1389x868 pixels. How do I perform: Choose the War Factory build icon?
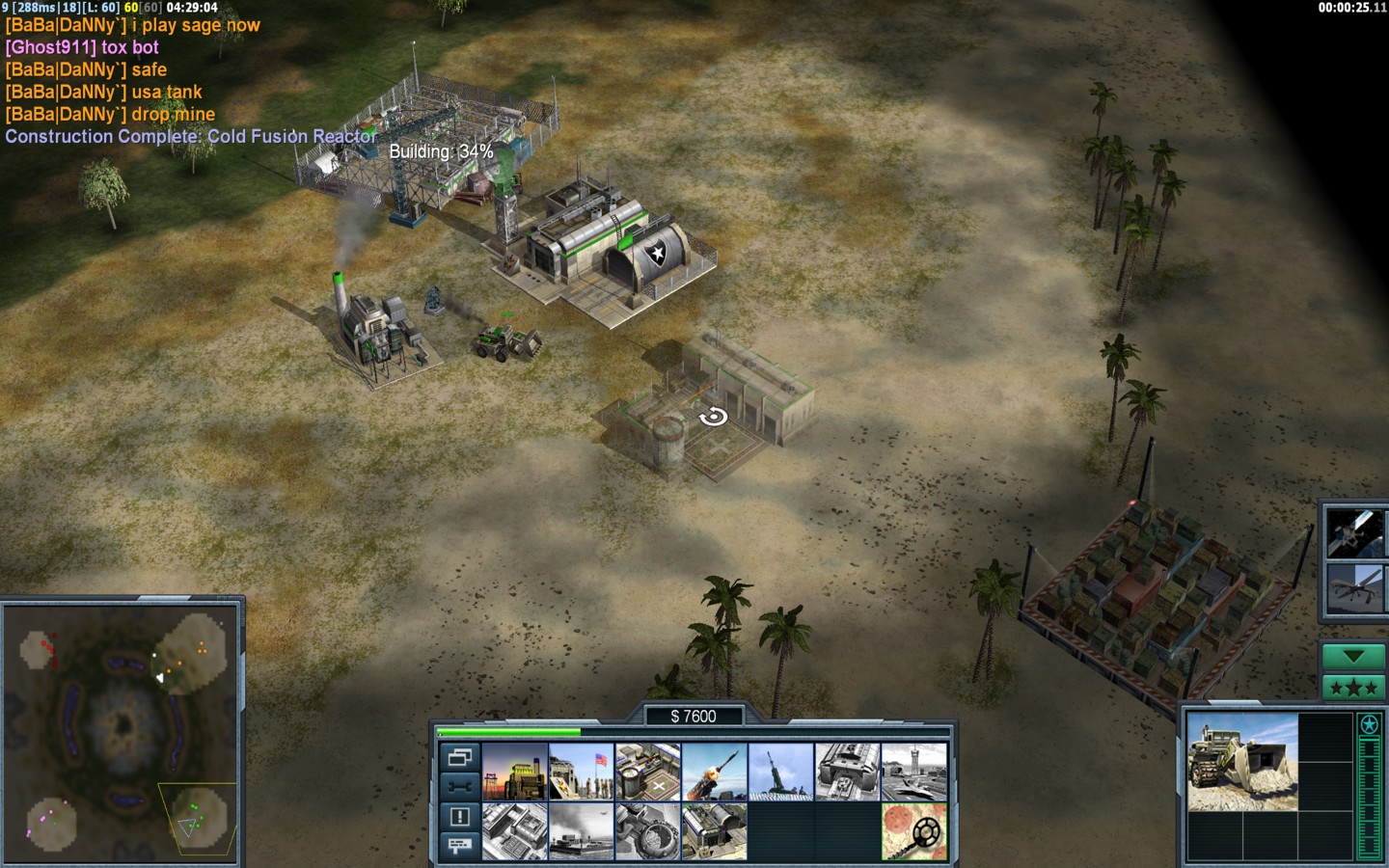847,771
